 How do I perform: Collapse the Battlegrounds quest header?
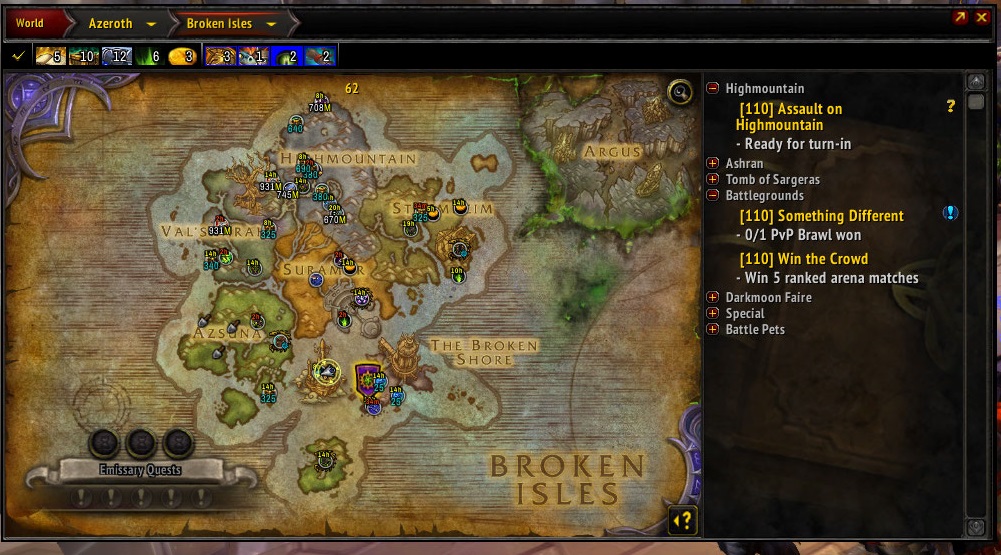(712, 195)
